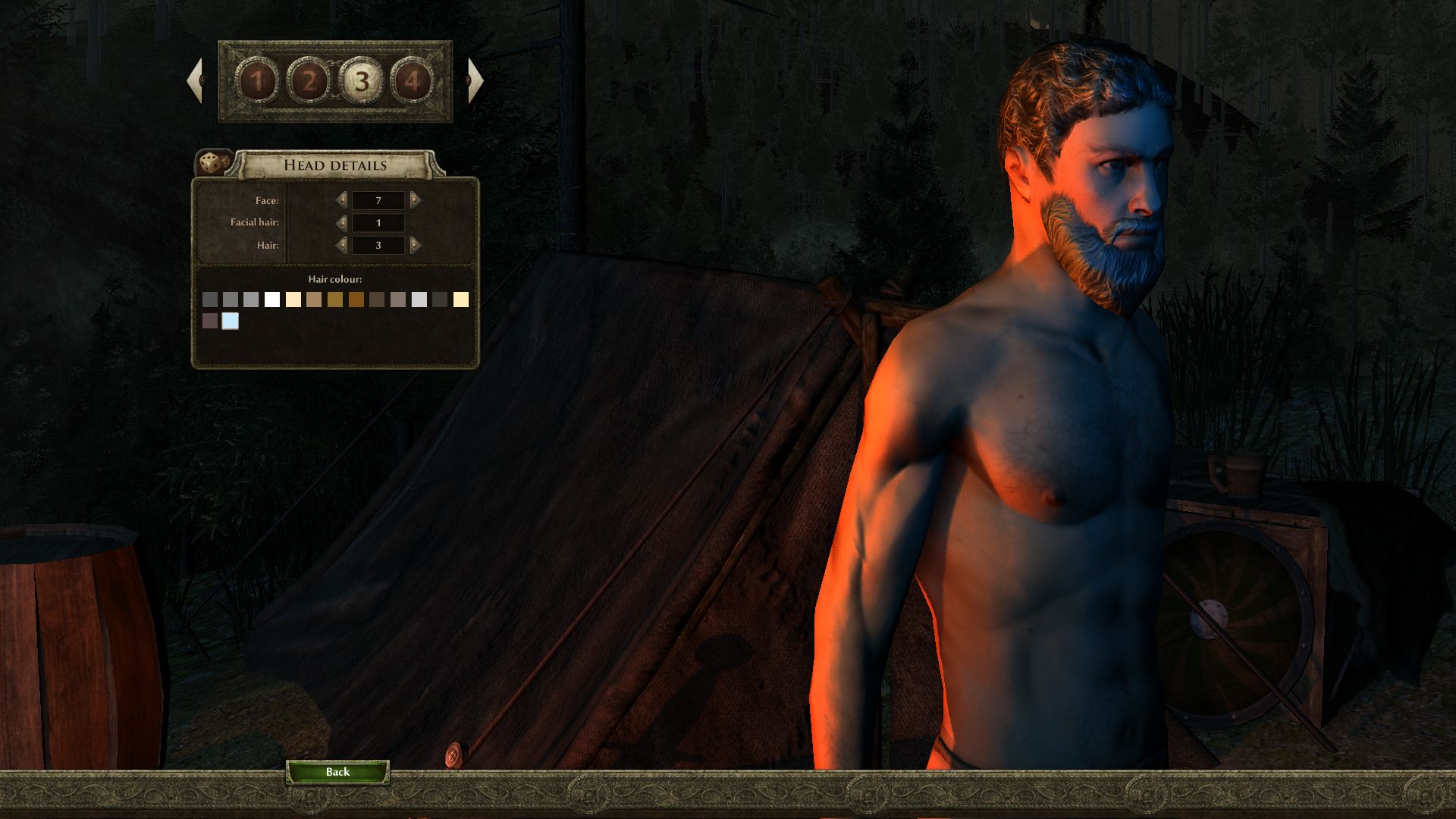Go back with the green Back button
This screenshot has height=819, width=1456.
[x=337, y=772]
